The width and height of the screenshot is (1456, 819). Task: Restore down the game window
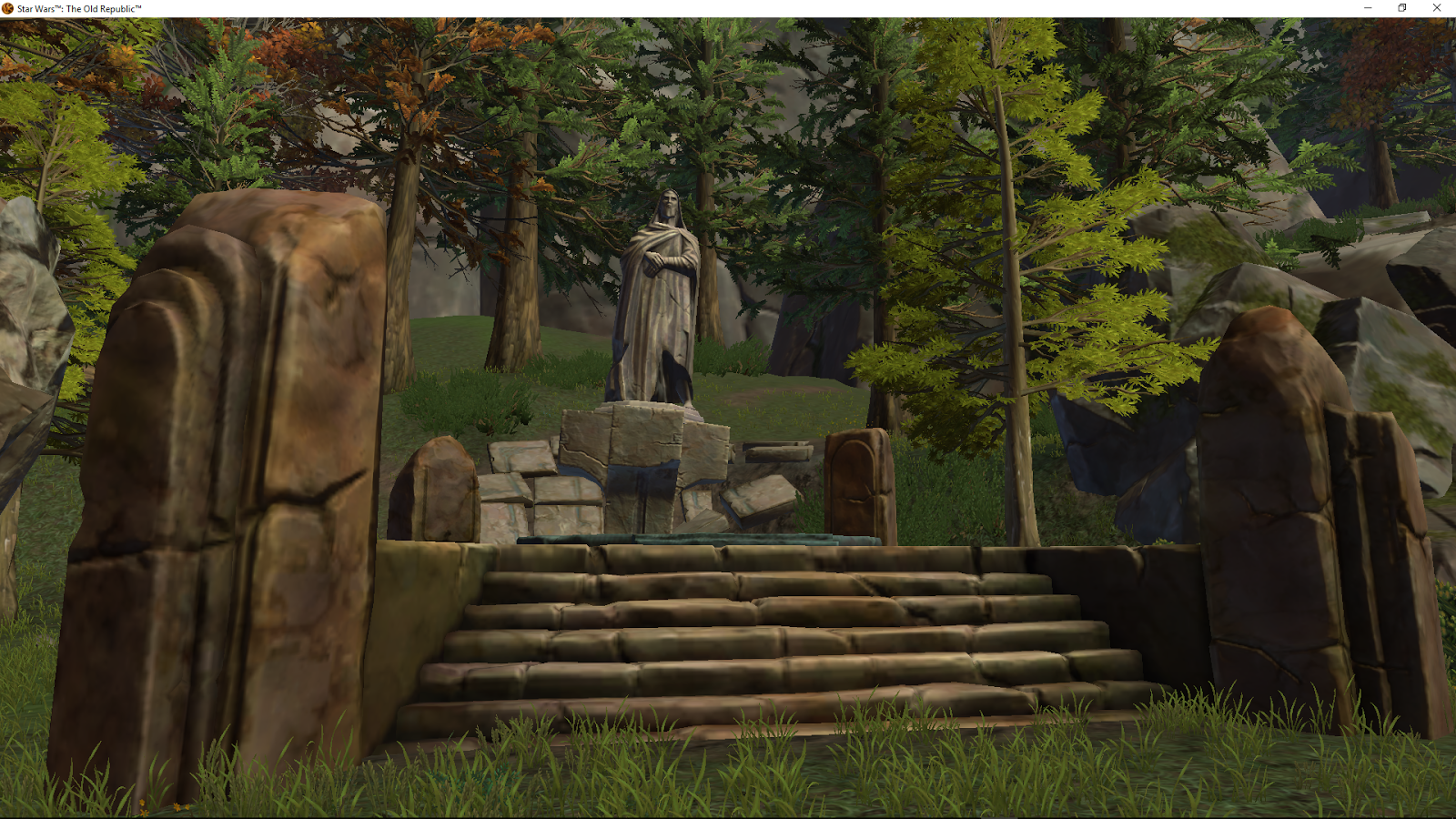pos(1400,7)
